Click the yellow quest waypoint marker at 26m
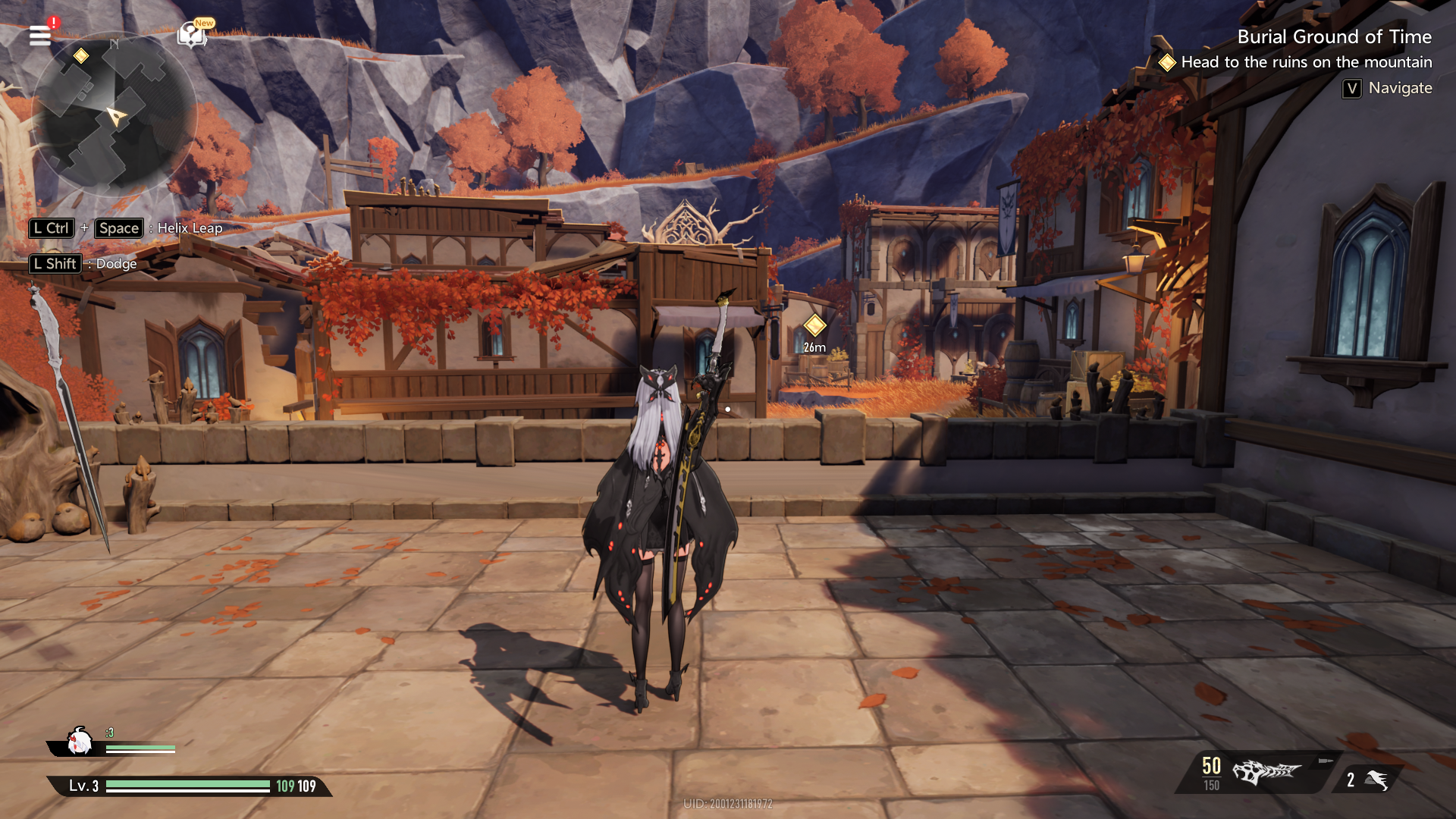 814,326
